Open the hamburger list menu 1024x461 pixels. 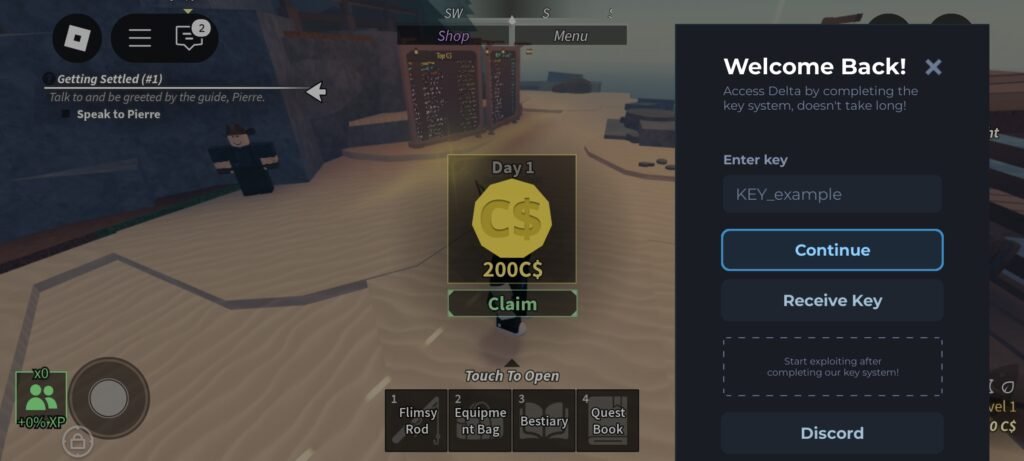click(x=140, y=38)
